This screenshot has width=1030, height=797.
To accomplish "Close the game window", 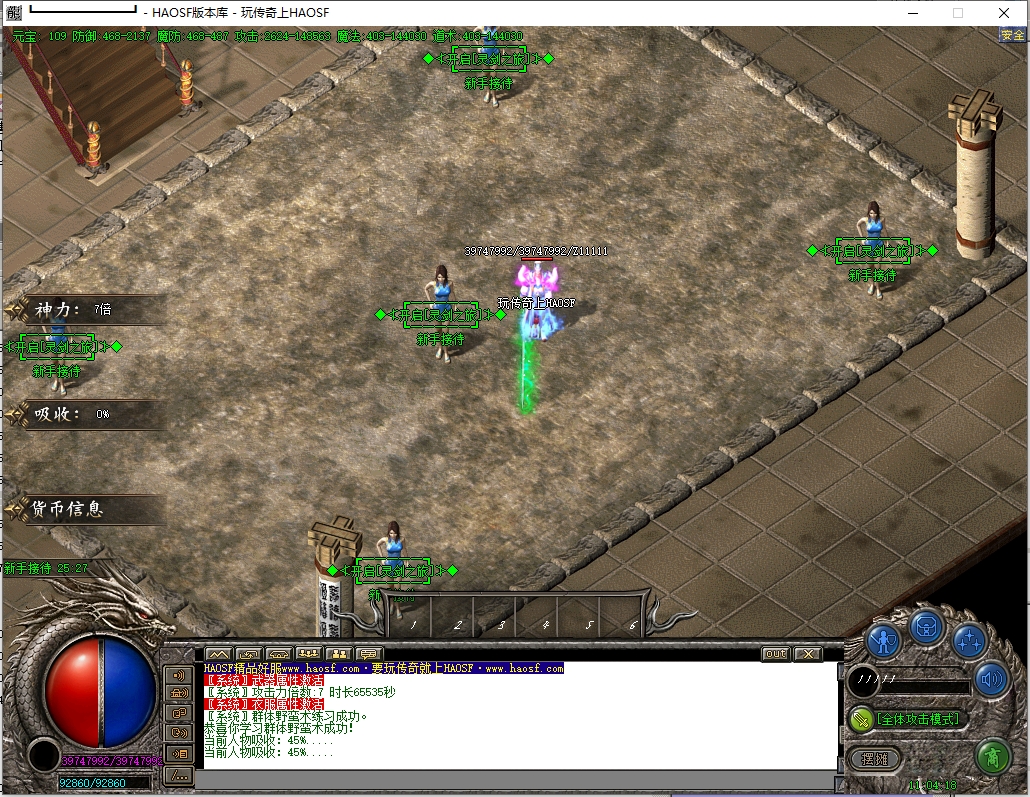I will click(x=1003, y=13).
